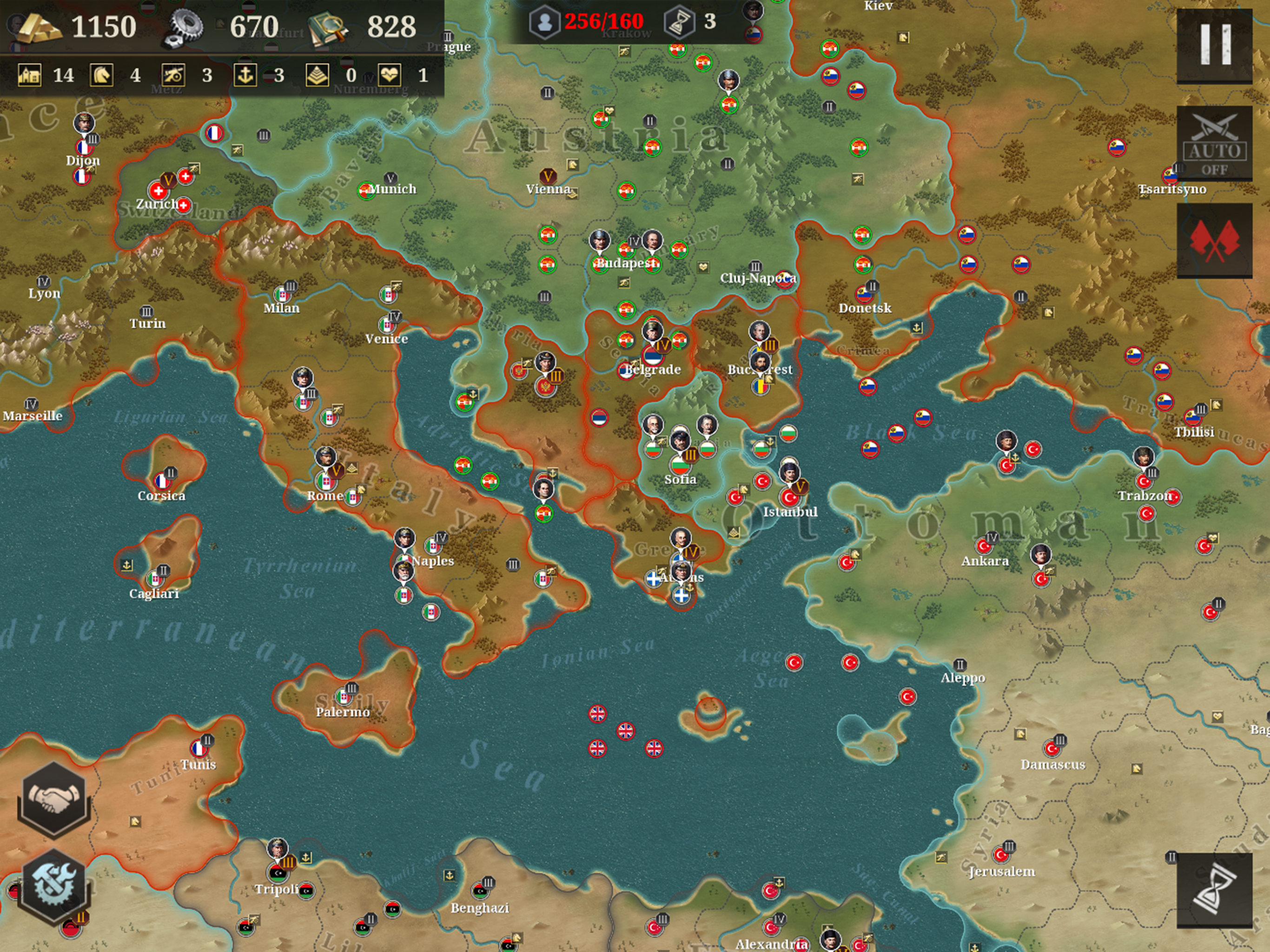This screenshot has width=1270, height=952.
Task: Pause the game
Action: pos(1214,46)
